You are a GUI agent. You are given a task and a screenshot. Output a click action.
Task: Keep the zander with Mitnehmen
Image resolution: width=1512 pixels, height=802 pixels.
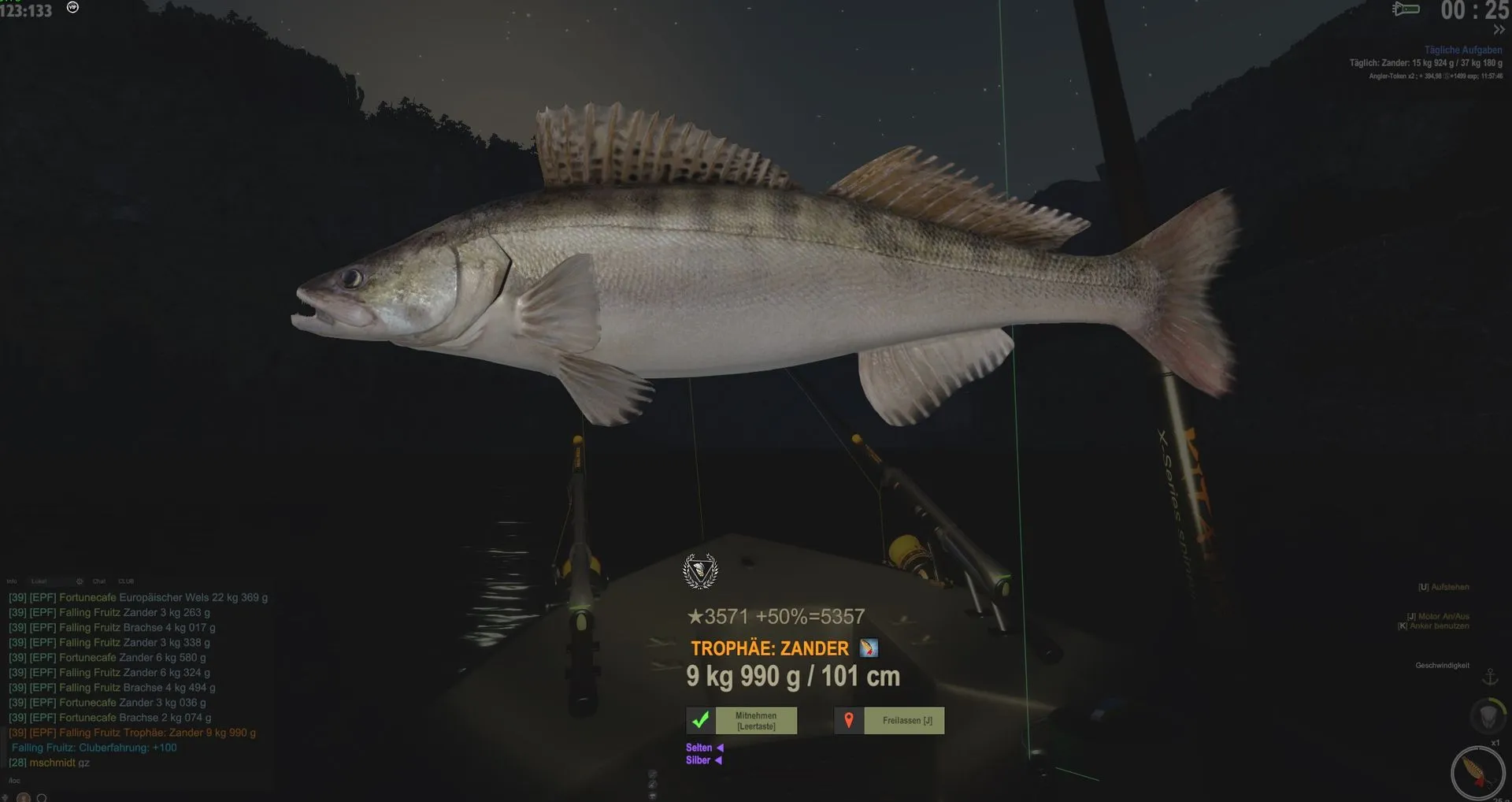pyautogui.click(x=755, y=721)
